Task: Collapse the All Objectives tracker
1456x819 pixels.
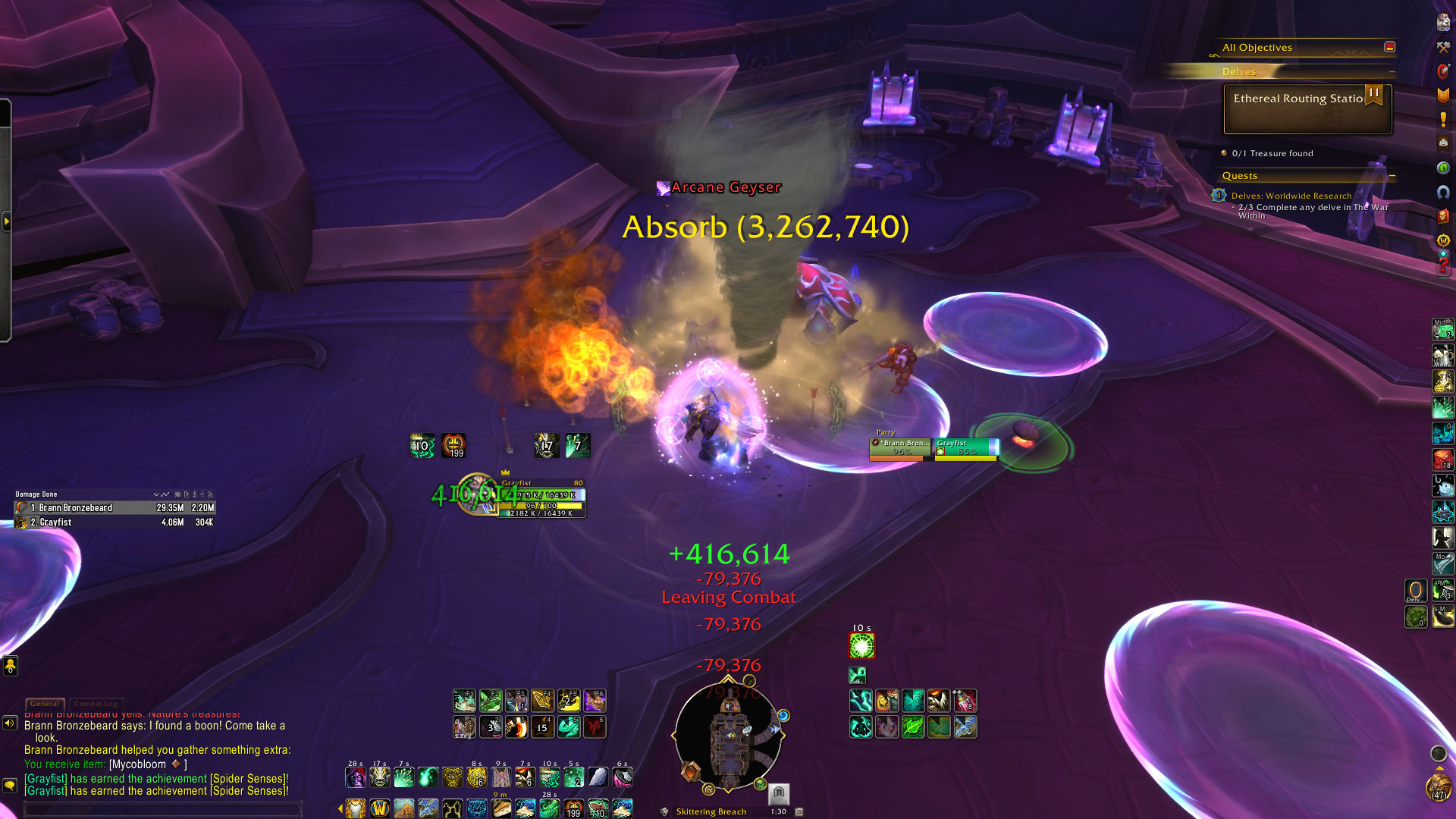Action: point(1389,47)
